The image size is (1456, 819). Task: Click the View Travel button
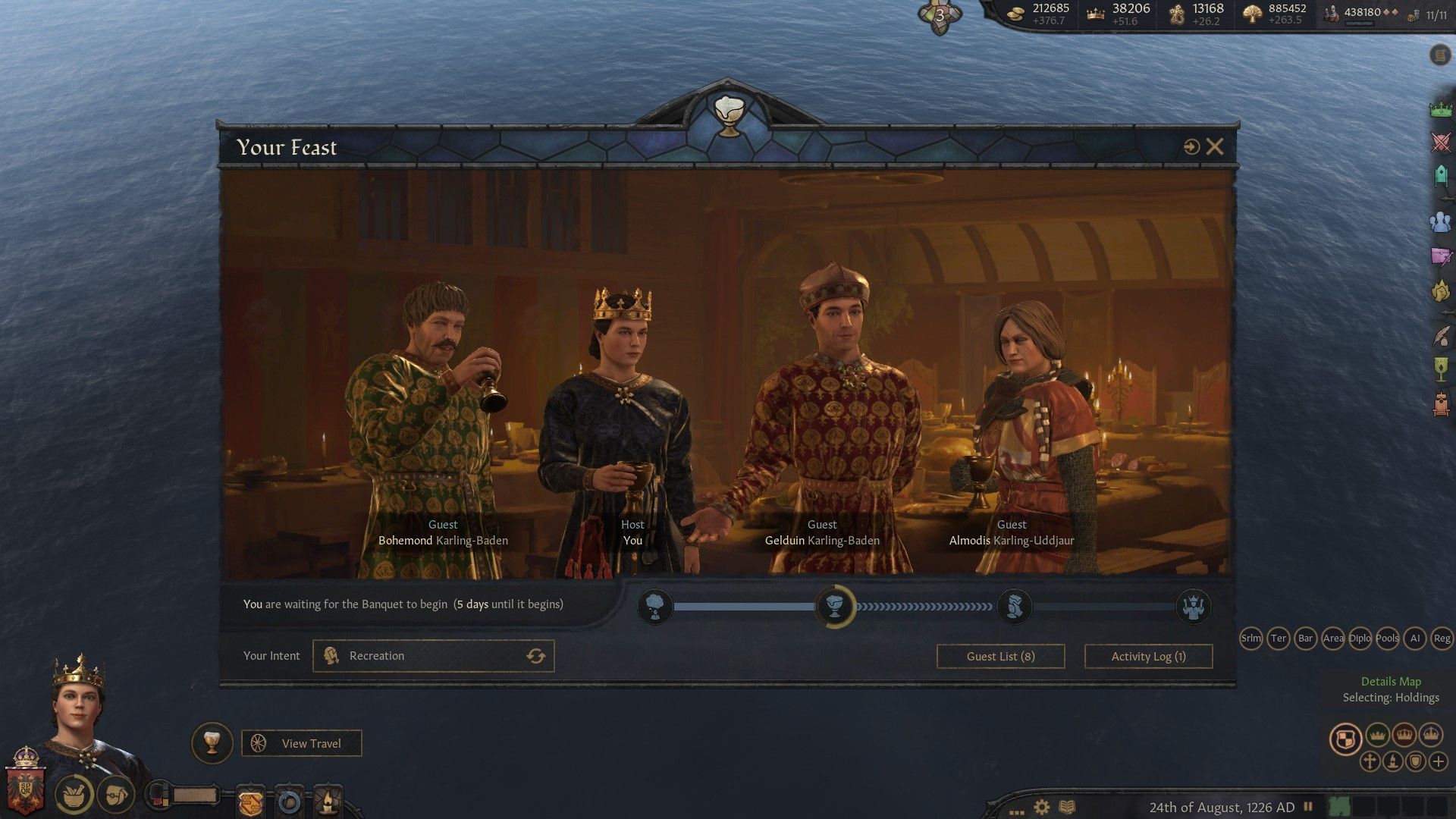point(301,743)
